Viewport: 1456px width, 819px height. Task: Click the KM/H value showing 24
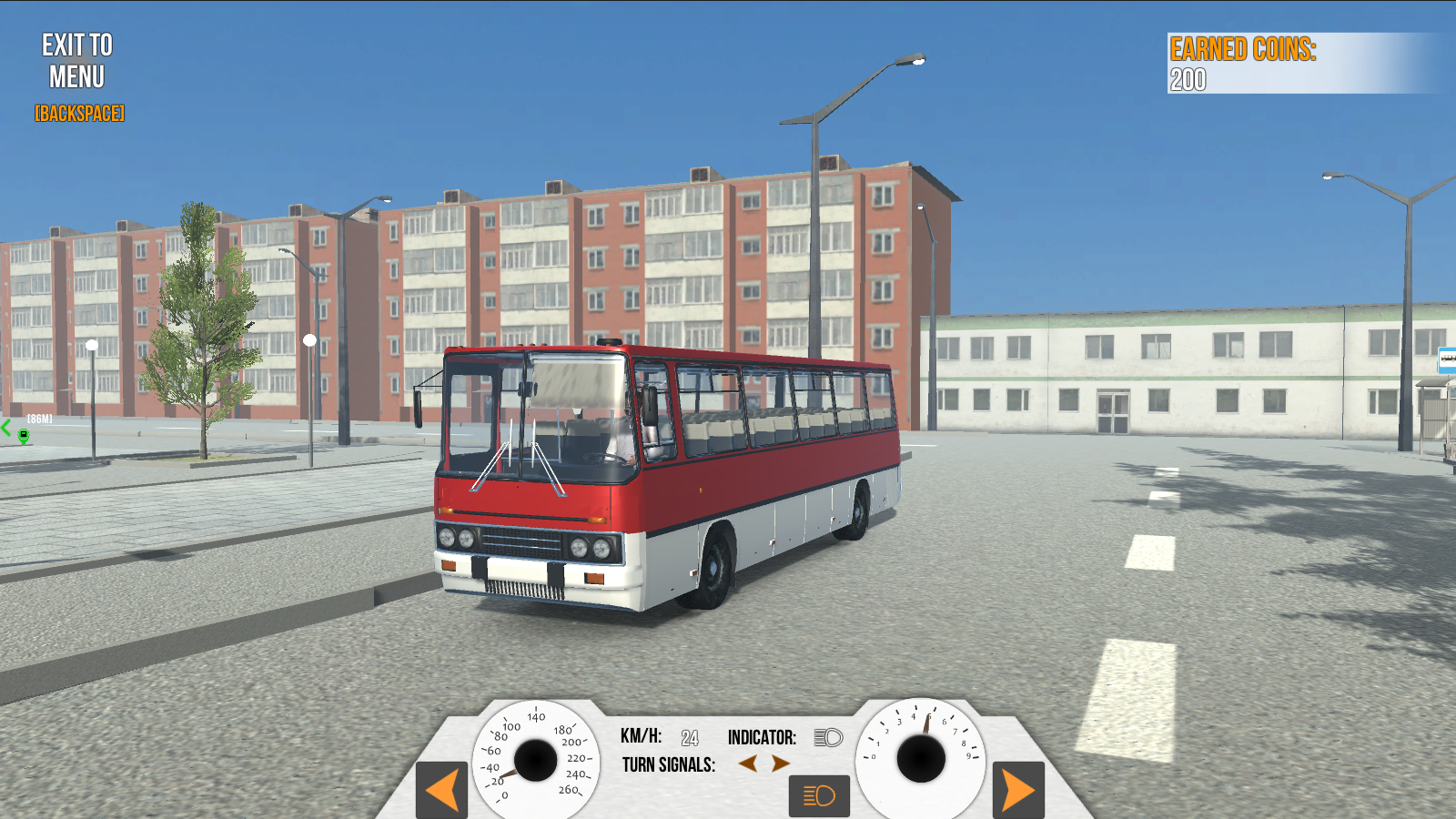pos(690,738)
